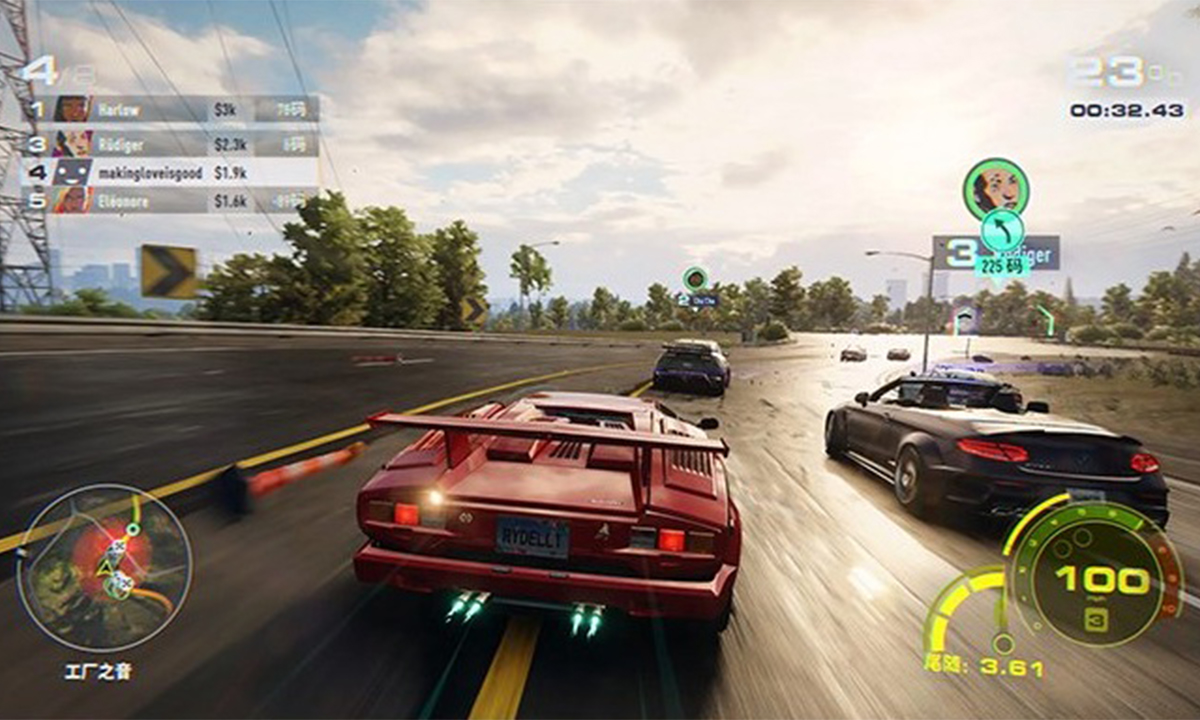This screenshot has width=1200, height=720.
Task: Click Rüdiger's green avatar marker above the road
Action: pyautogui.click(x=995, y=188)
